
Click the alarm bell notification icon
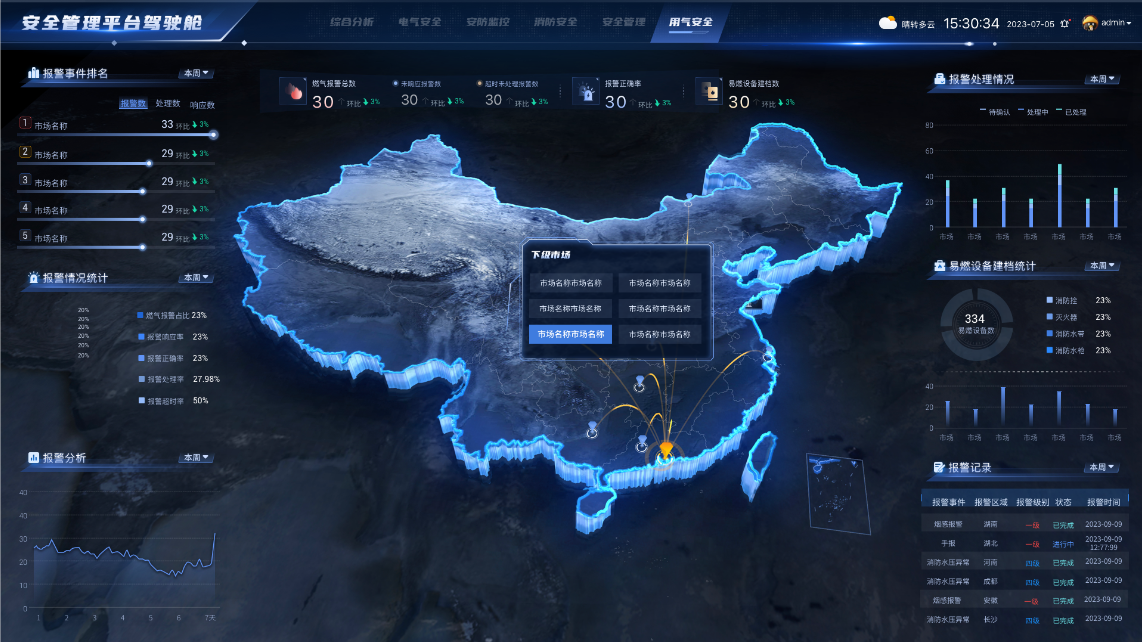point(1065,23)
